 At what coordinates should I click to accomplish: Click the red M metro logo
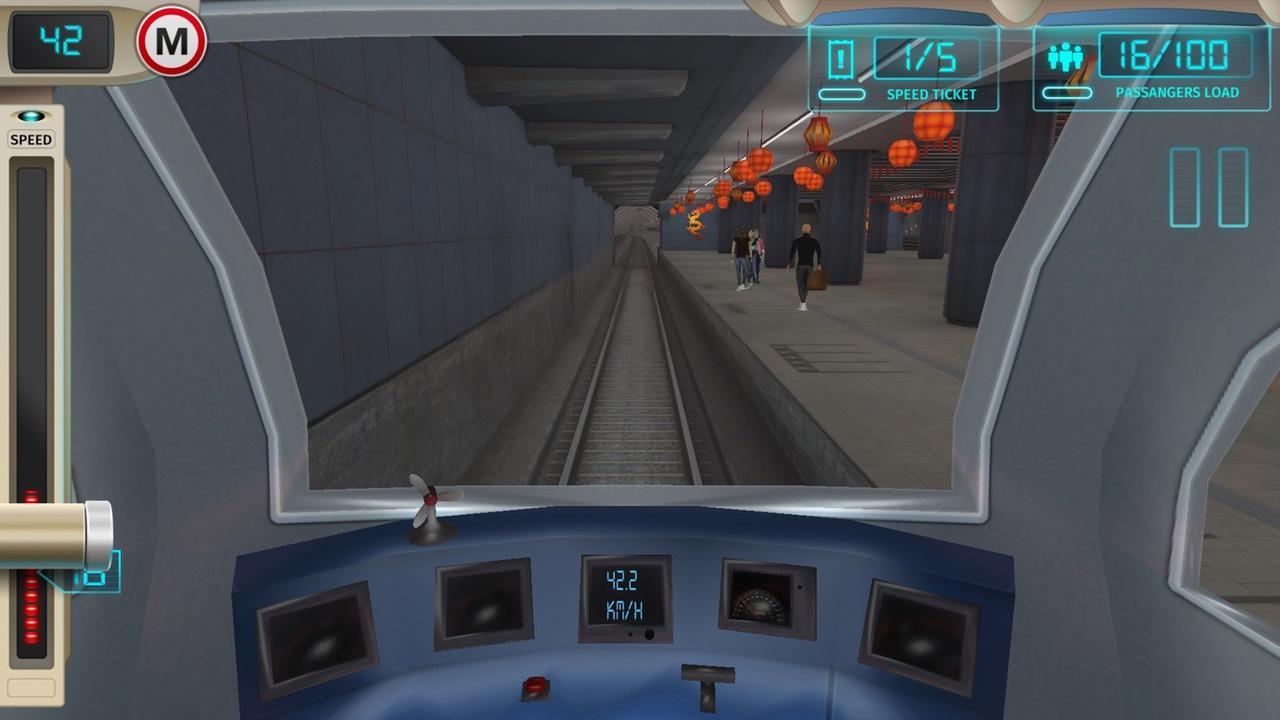pyautogui.click(x=172, y=41)
